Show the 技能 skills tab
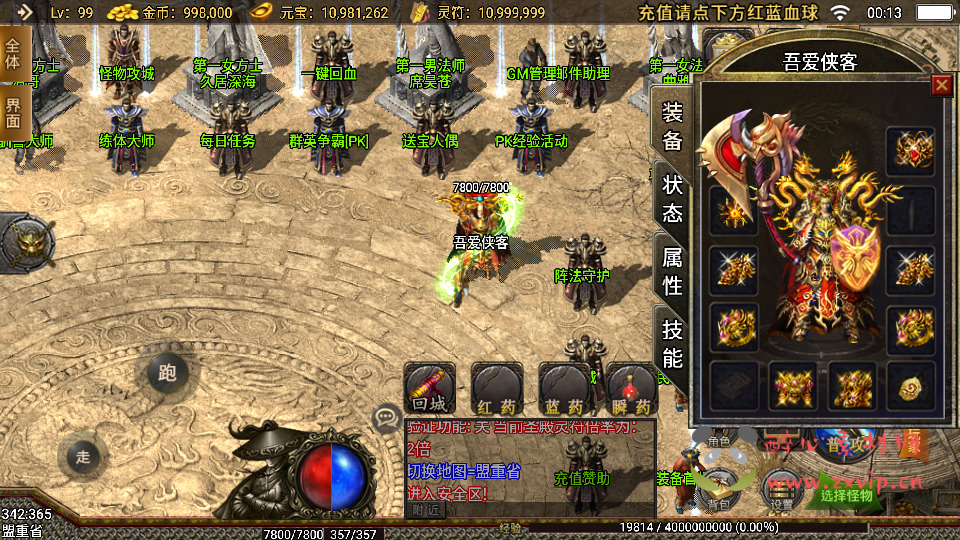This screenshot has height=540, width=960. tap(672, 343)
